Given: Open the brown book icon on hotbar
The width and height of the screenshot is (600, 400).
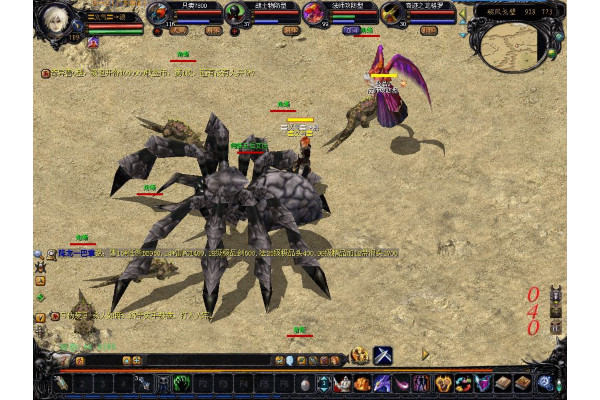Looking at the screenshot, I should (x=503, y=383).
